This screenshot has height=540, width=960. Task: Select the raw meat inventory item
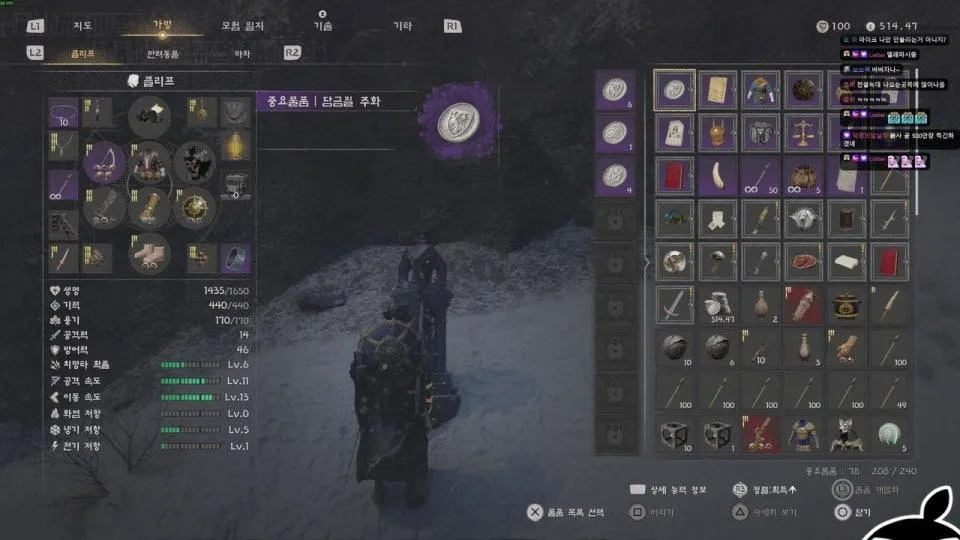(804, 262)
